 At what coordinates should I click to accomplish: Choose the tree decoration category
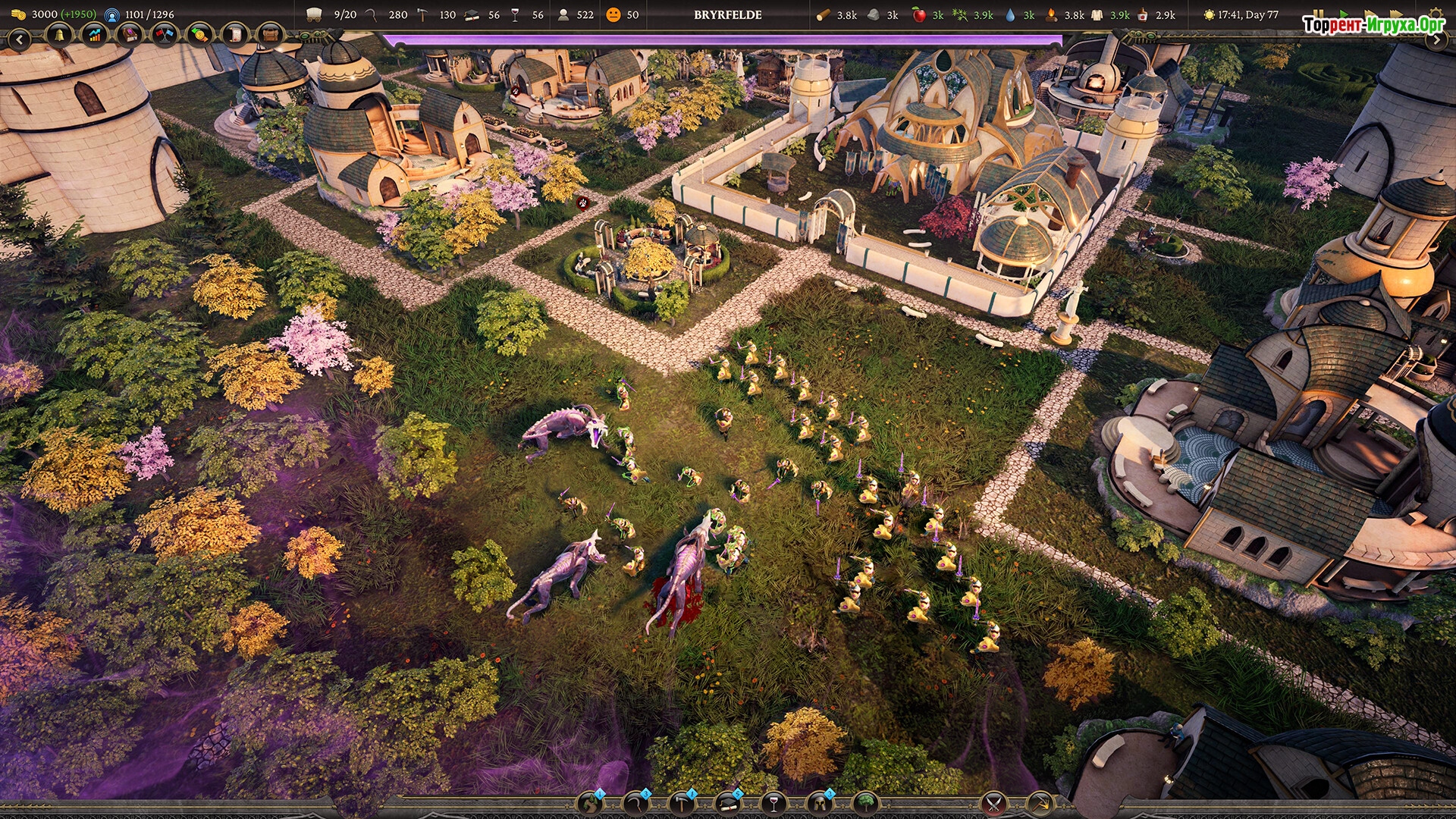(865, 803)
